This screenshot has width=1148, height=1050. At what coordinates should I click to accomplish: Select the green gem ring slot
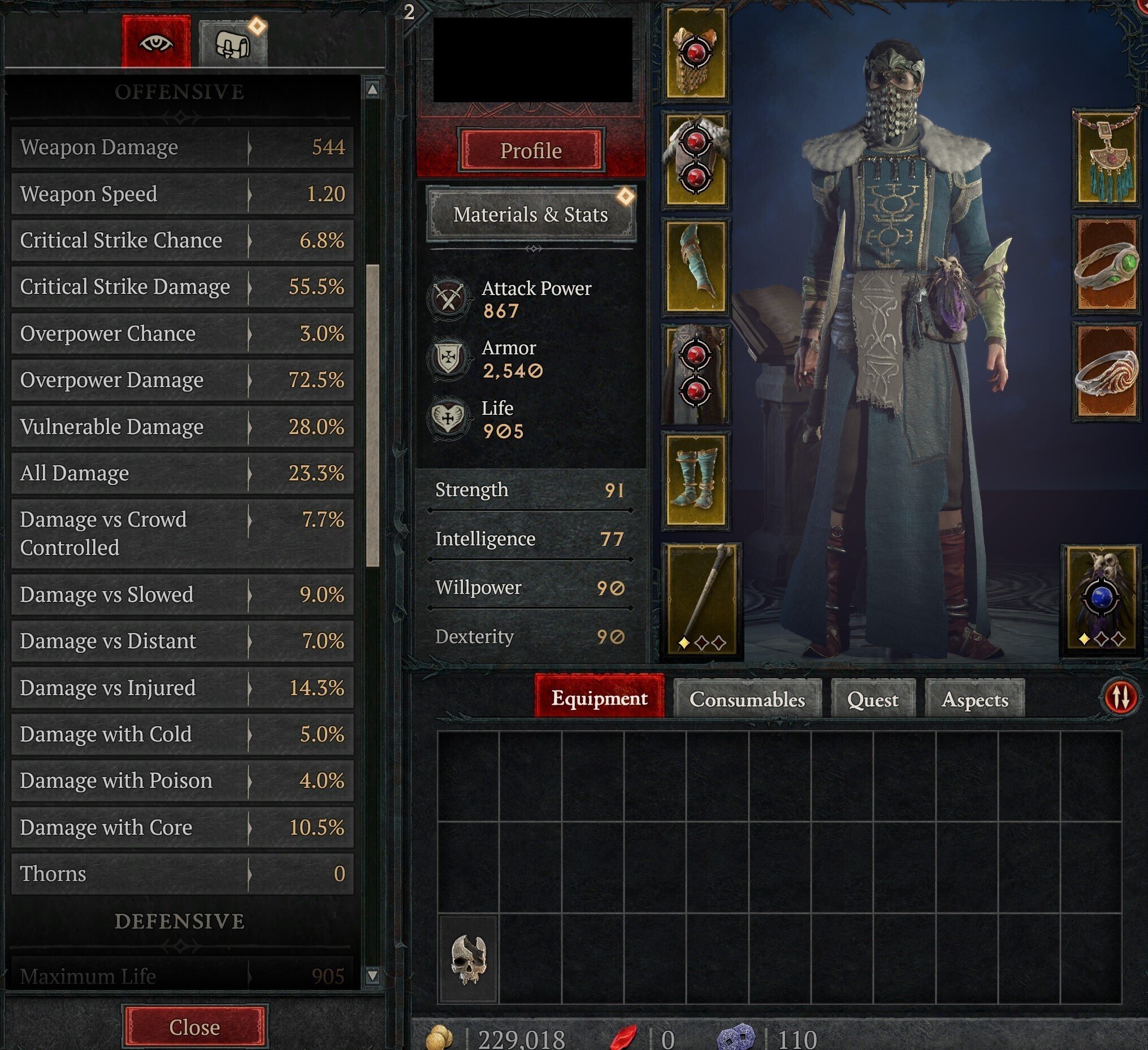(1106, 266)
